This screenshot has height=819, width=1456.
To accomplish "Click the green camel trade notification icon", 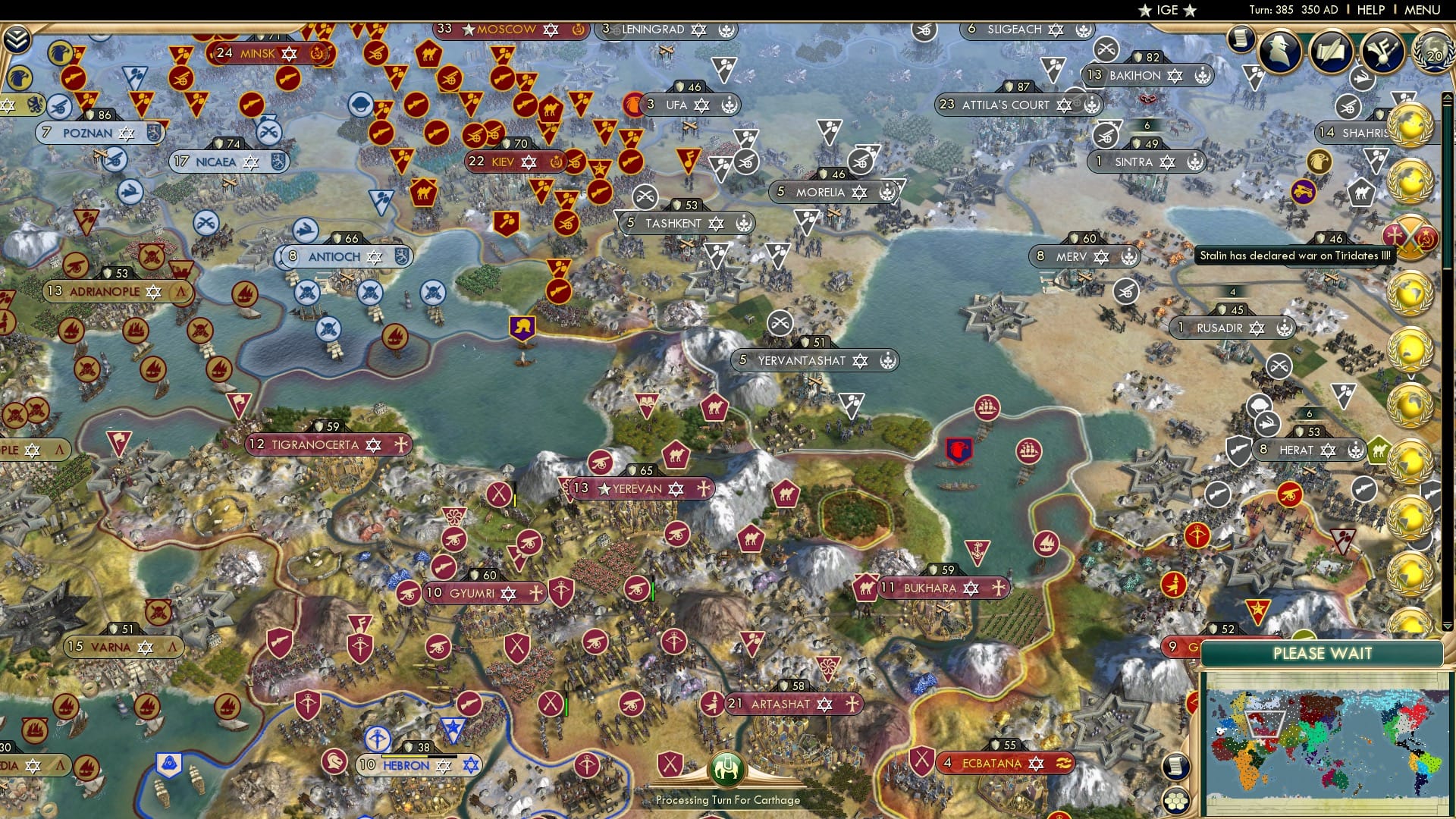I will pyautogui.click(x=1377, y=450).
